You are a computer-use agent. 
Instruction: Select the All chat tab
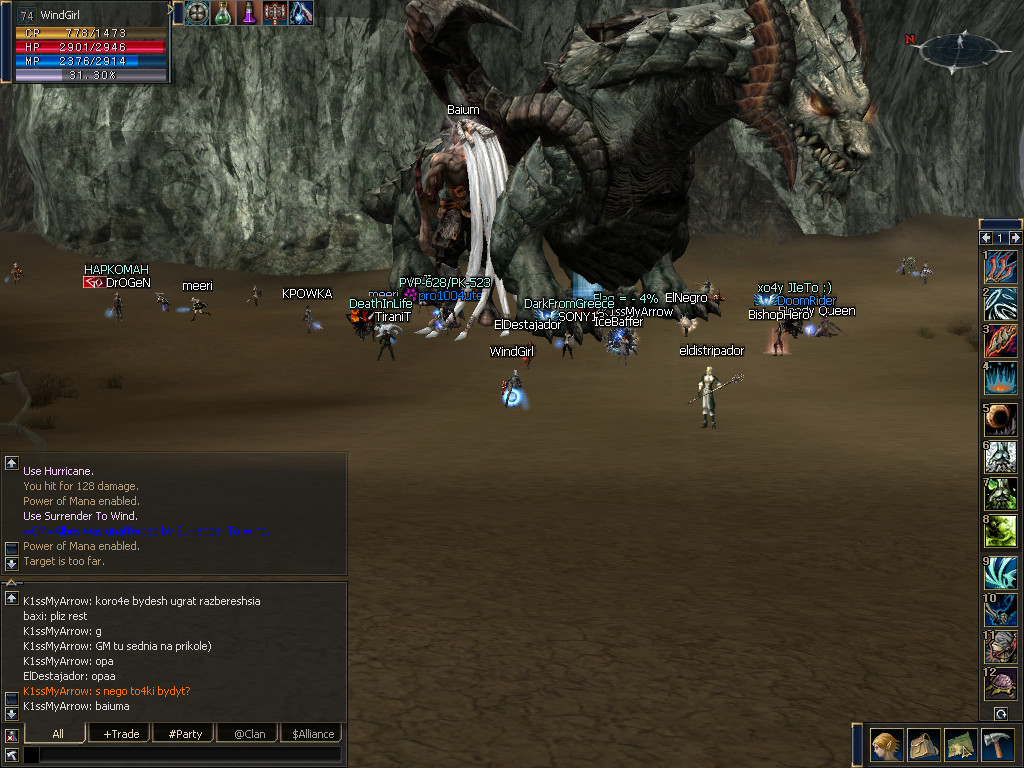point(58,734)
